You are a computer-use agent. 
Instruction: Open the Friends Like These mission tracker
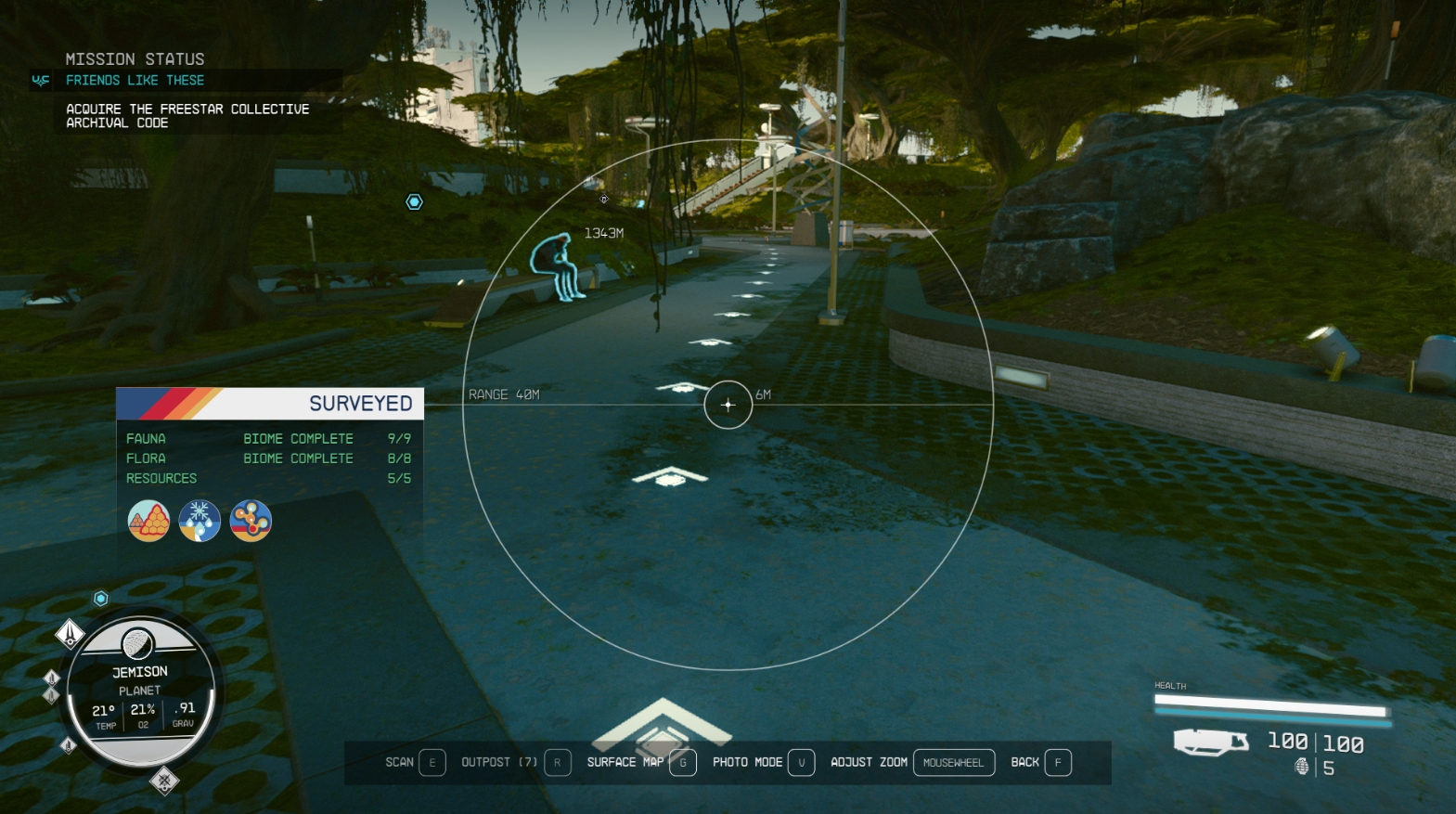click(135, 81)
